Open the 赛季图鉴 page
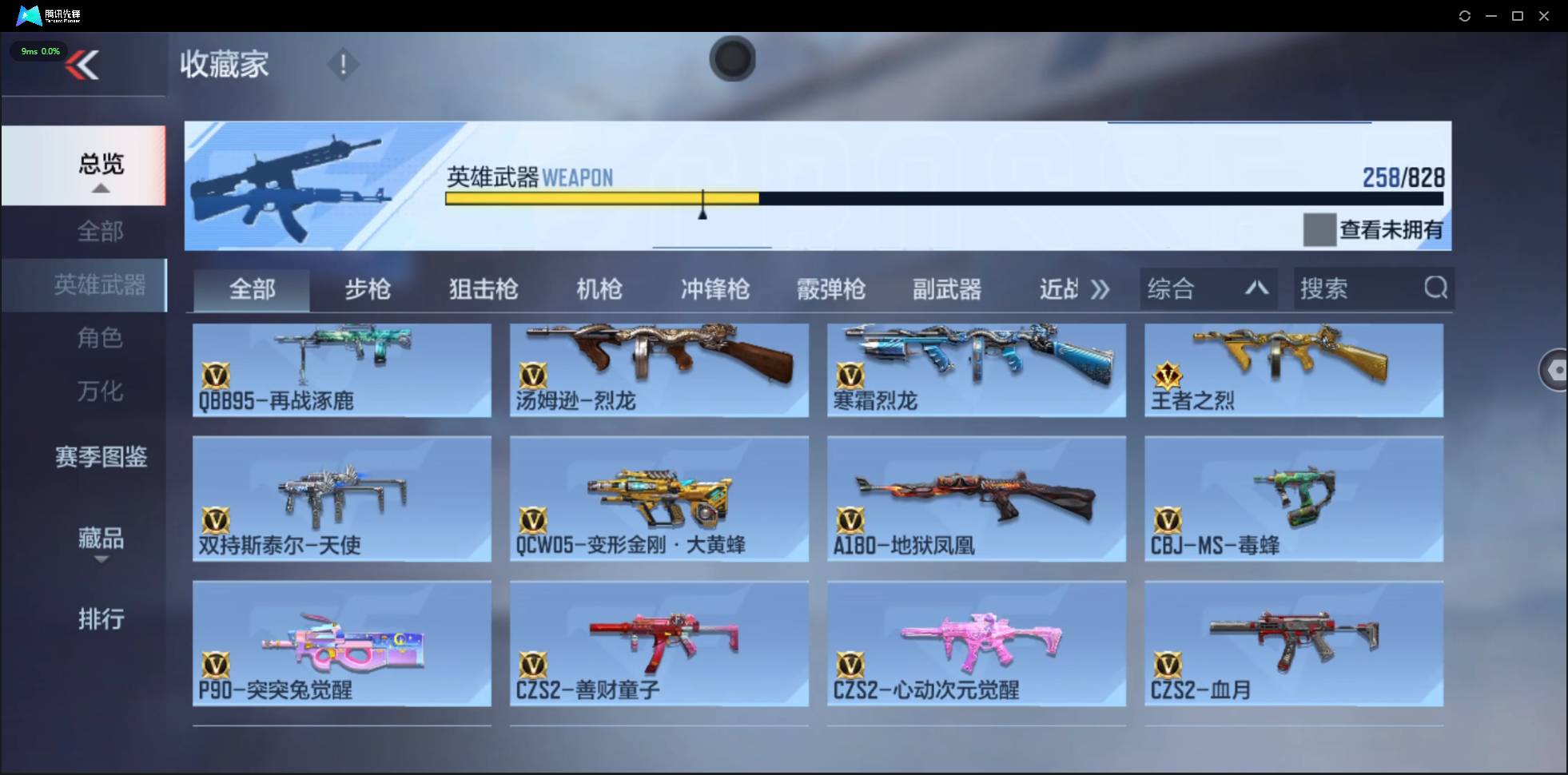 (101, 457)
